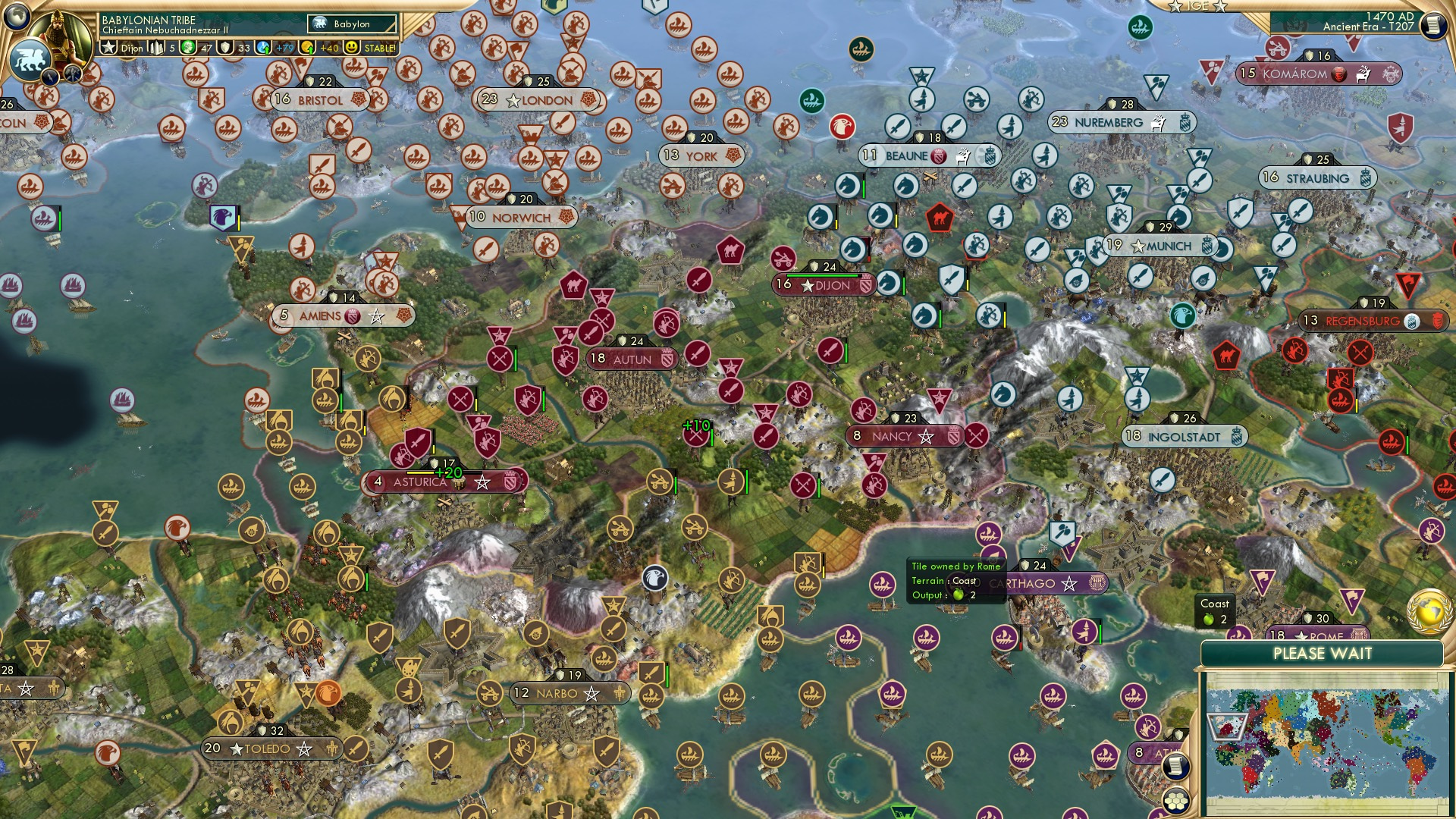Open Rome's city banner
Image resolution: width=1456 pixels, height=819 pixels.
tap(1319, 635)
